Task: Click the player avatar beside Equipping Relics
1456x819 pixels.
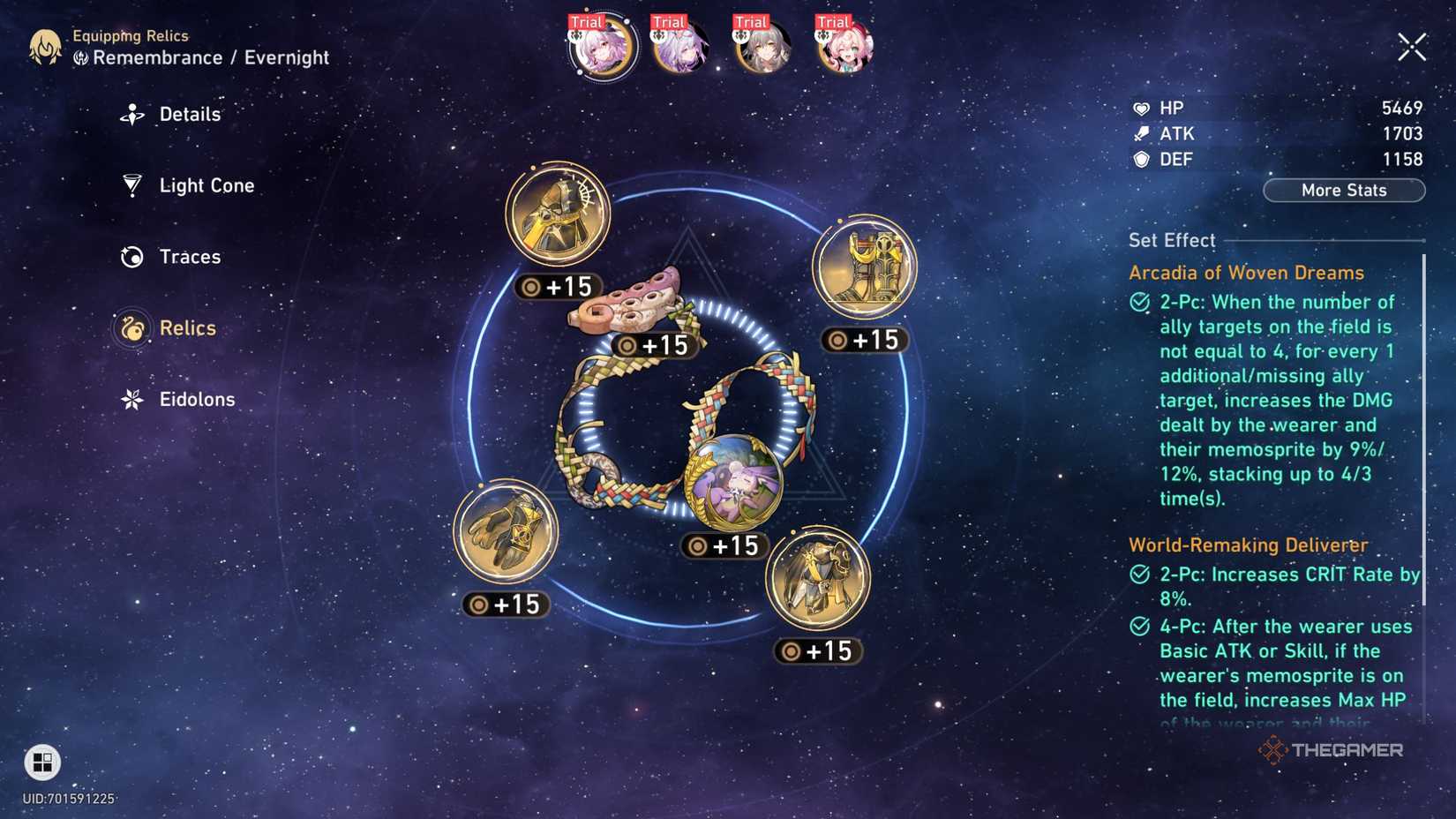Action: click(x=46, y=46)
